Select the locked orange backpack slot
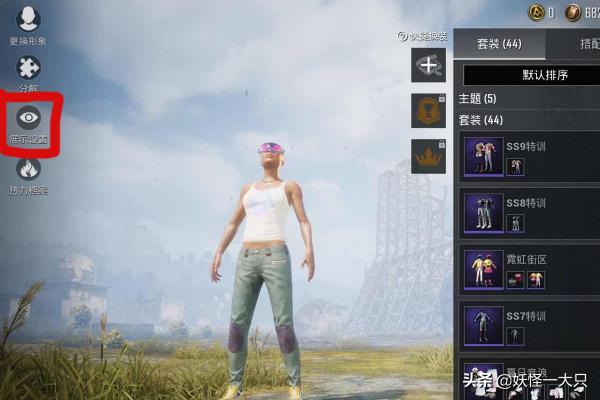This screenshot has width=600, height=400. (427, 111)
